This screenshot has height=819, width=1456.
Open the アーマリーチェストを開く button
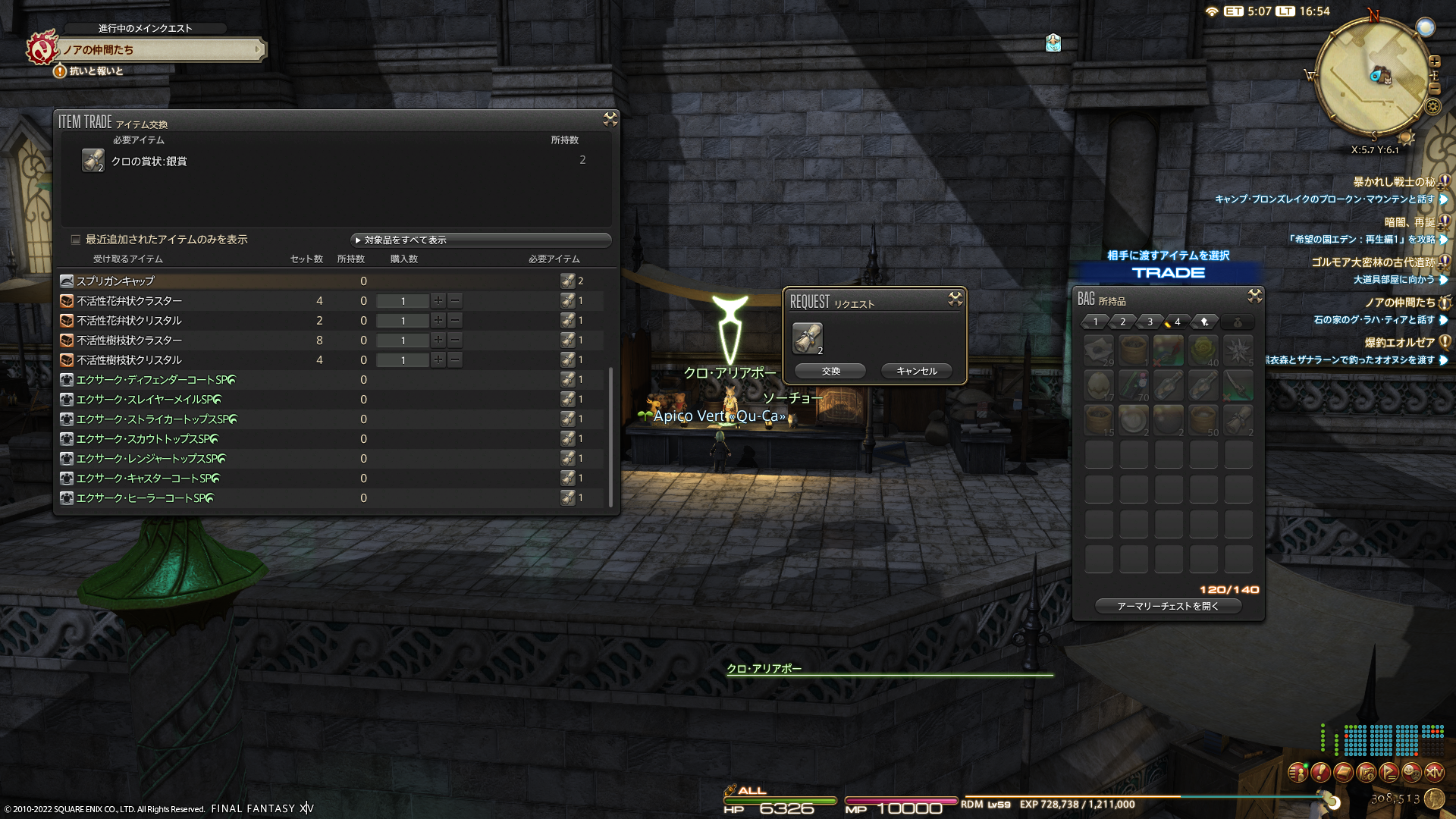[1168, 606]
